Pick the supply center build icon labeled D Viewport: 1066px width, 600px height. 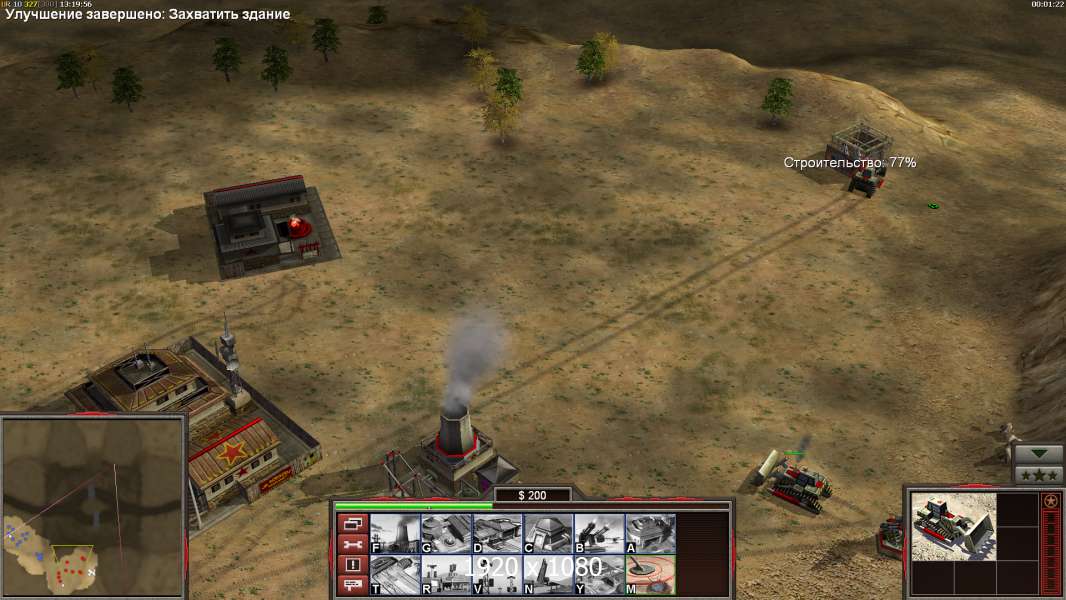497,533
